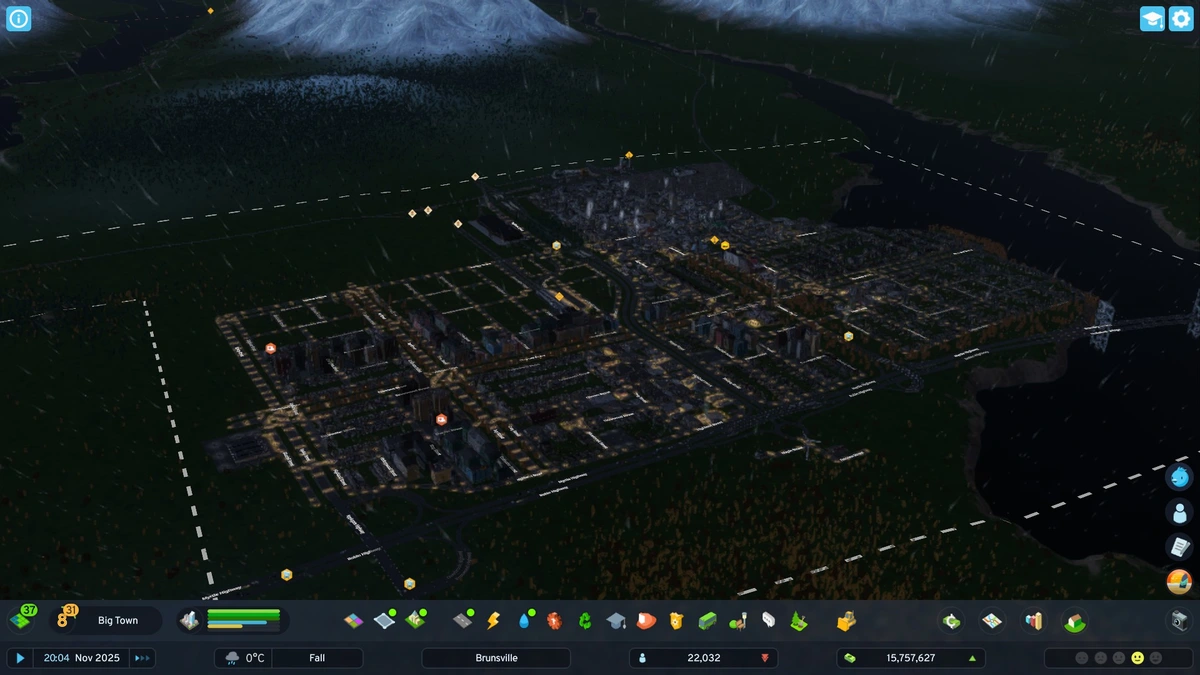Open the electricity lightning bolt menu
Viewport: 1200px width, 675px height.
pos(493,621)
